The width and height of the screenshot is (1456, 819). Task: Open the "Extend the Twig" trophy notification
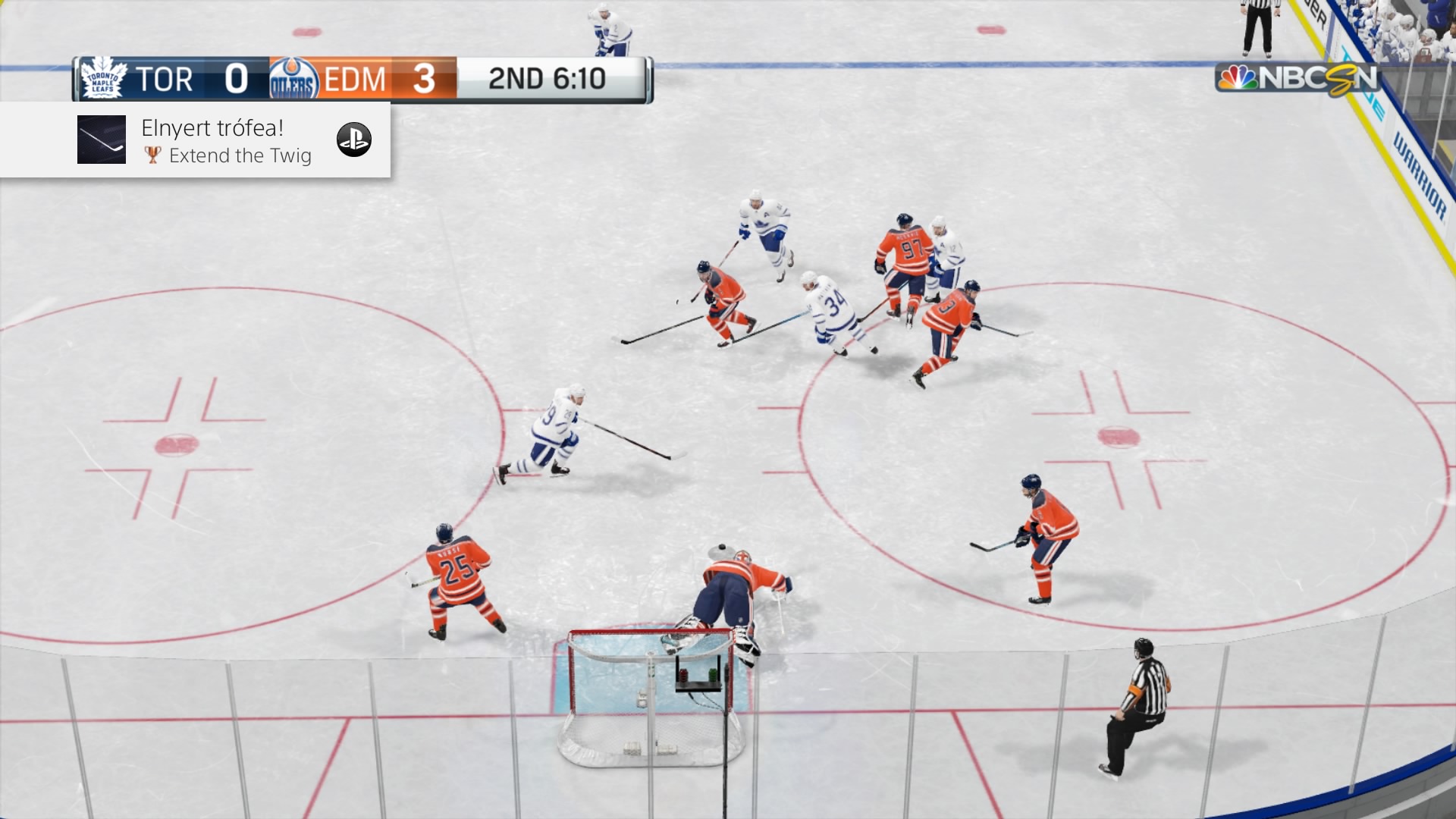(226, 141)
